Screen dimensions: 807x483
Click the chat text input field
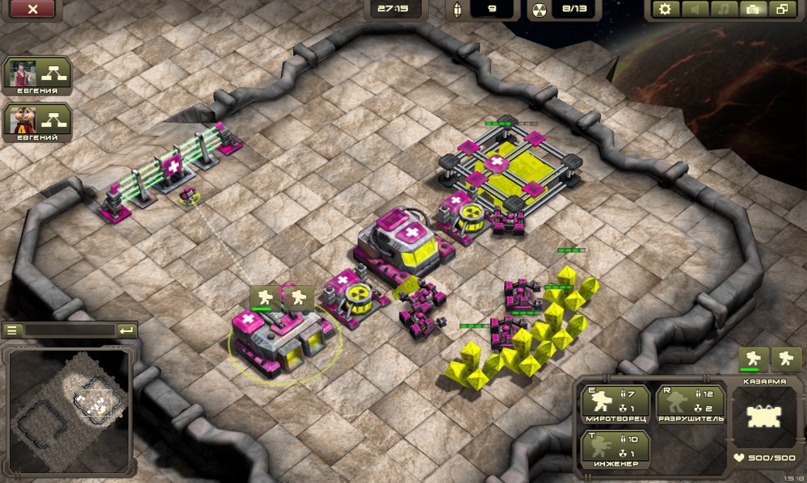(x=68, y=330)
